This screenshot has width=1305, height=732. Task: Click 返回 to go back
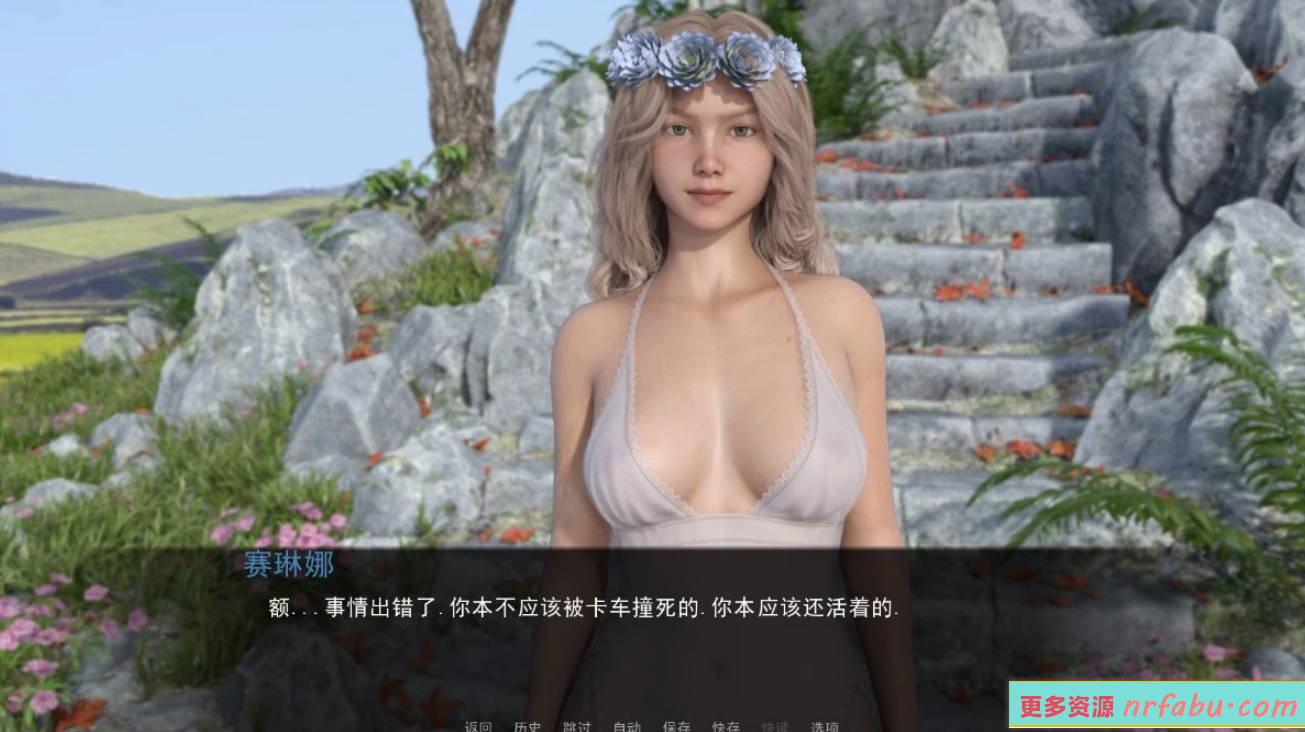[477, 726]
